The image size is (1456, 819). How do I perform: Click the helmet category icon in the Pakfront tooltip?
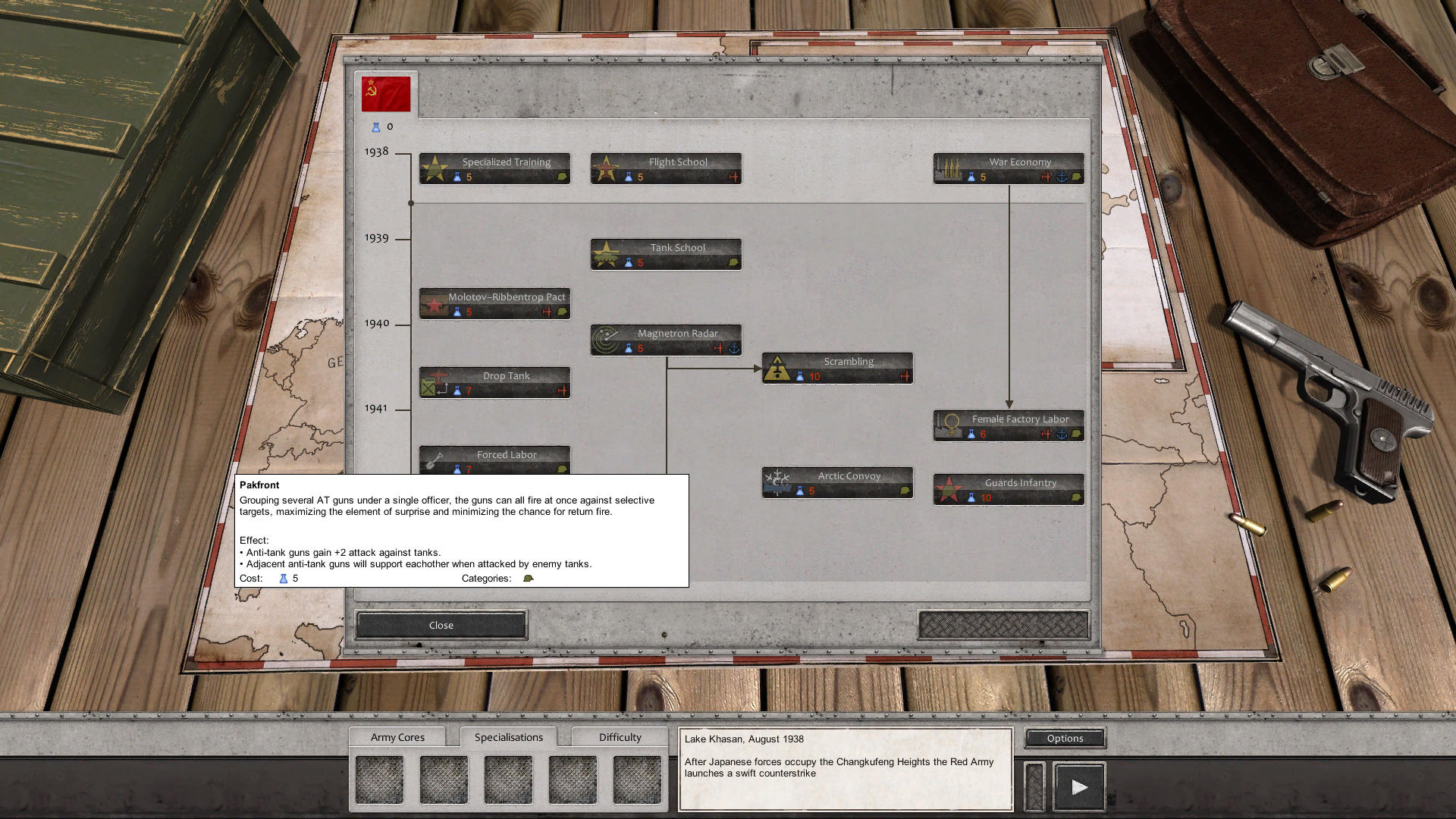pos(529,577)
